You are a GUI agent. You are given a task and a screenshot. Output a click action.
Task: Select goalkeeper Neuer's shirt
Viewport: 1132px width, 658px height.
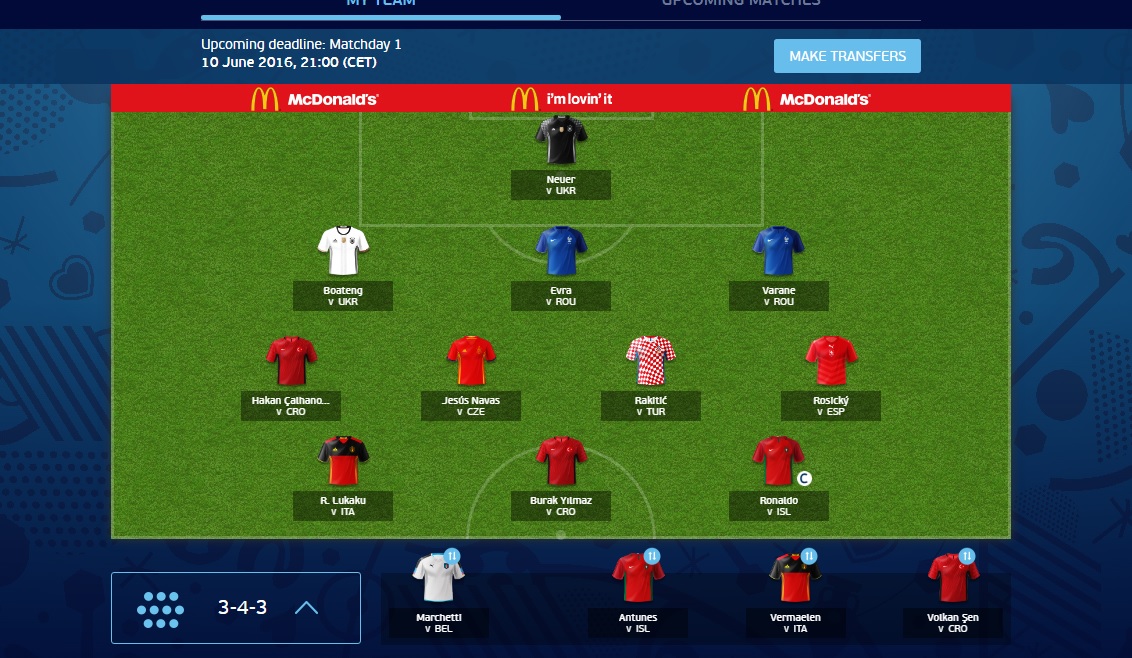coord(560,140)
